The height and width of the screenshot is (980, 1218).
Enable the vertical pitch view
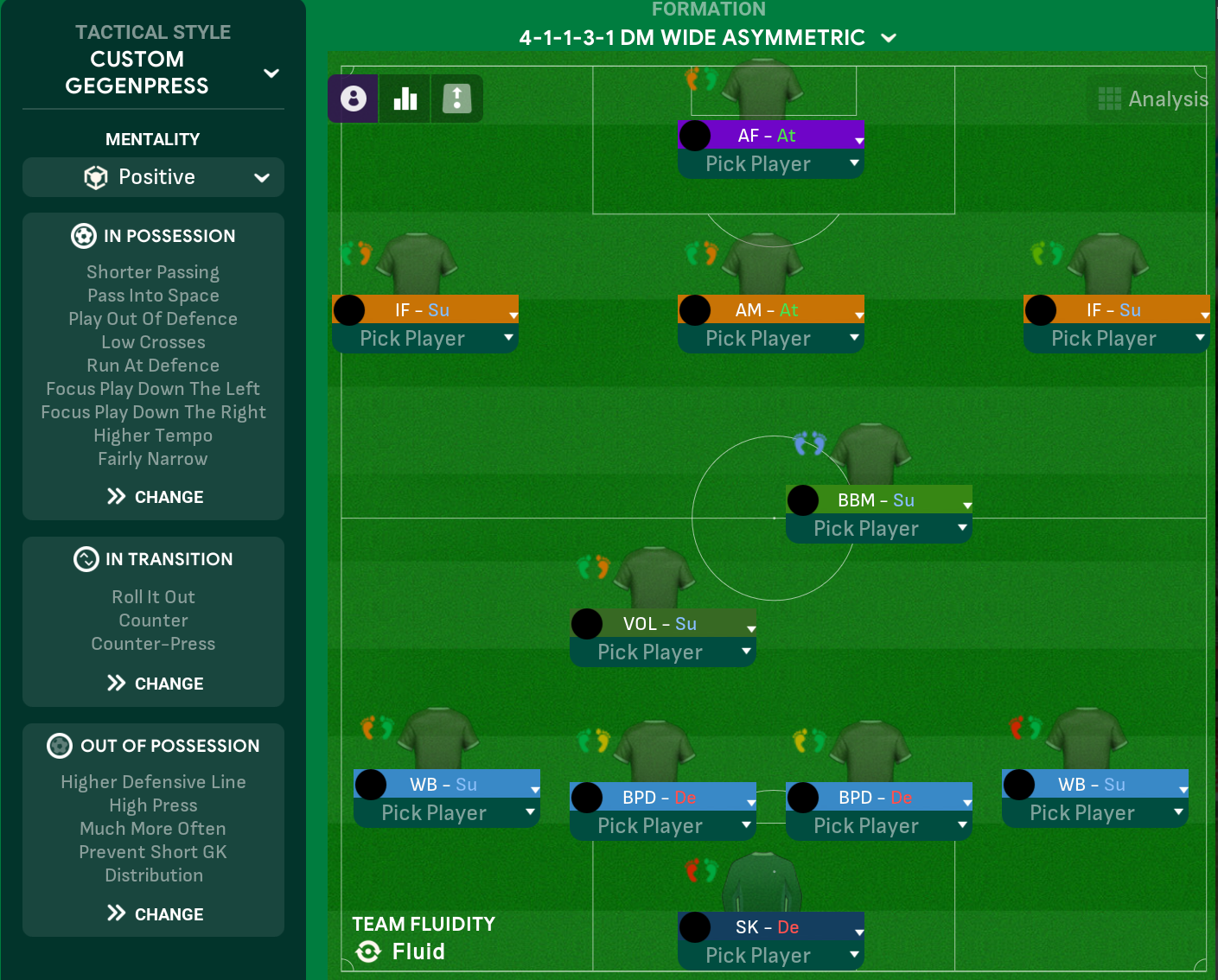pyautogui.click(x=456, y=99)
